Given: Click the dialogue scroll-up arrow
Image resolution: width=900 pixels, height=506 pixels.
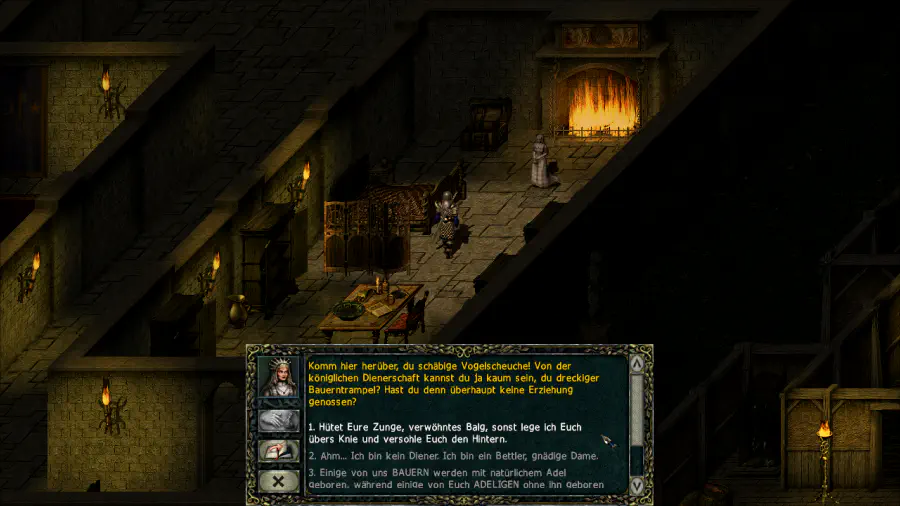Looking at the screenshot, I should (636, 363).
